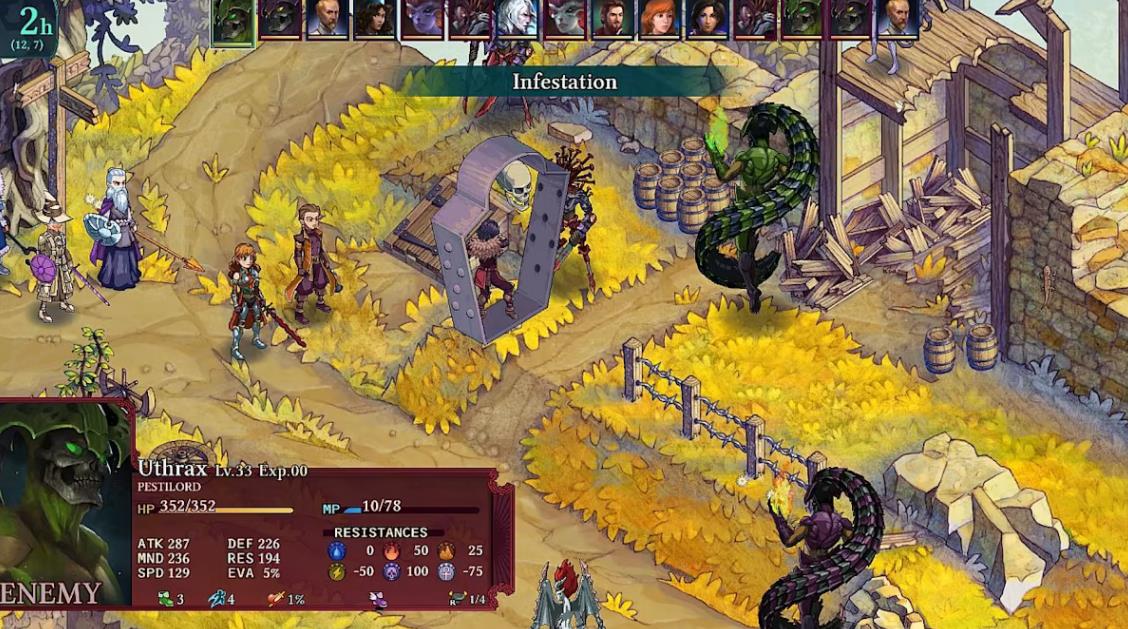This screenshot has height=629, width=1128.
Task: Select the orange-haired woman's turn order portrait
Action: [660, 19]
